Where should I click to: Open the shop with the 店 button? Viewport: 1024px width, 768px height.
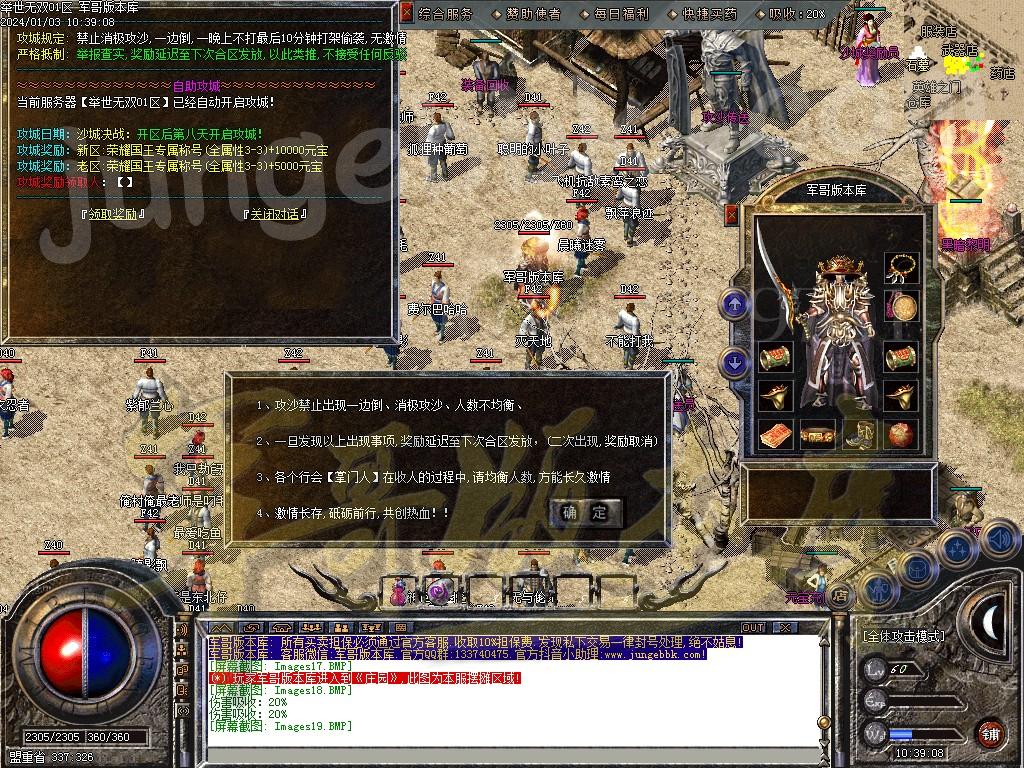point(840,594)
